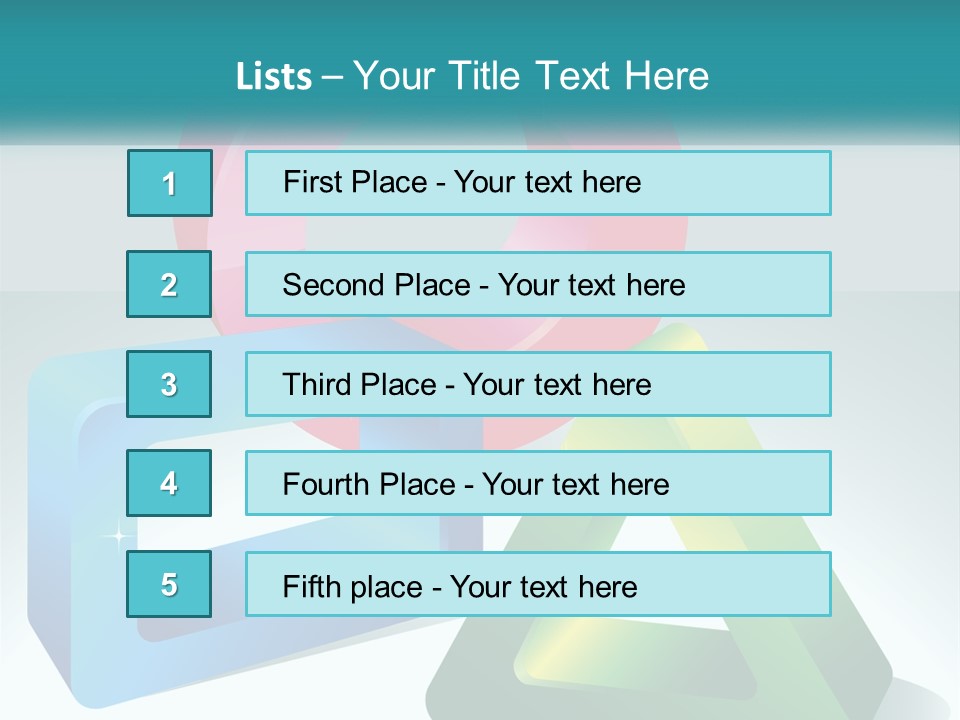Select the number 1 box
The image size is (960, 720).
[170, 183]
